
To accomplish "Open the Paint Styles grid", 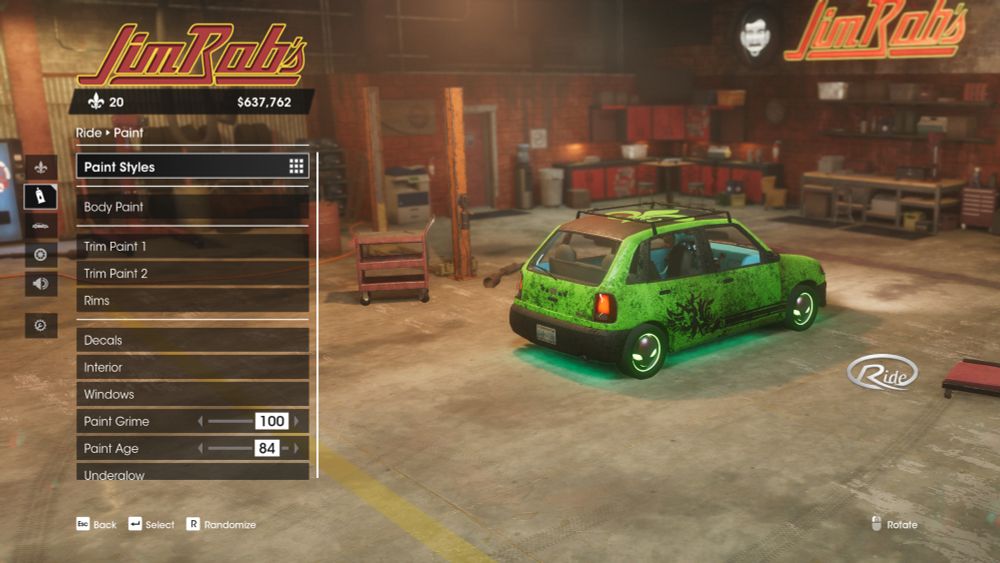I will [192, 167].
